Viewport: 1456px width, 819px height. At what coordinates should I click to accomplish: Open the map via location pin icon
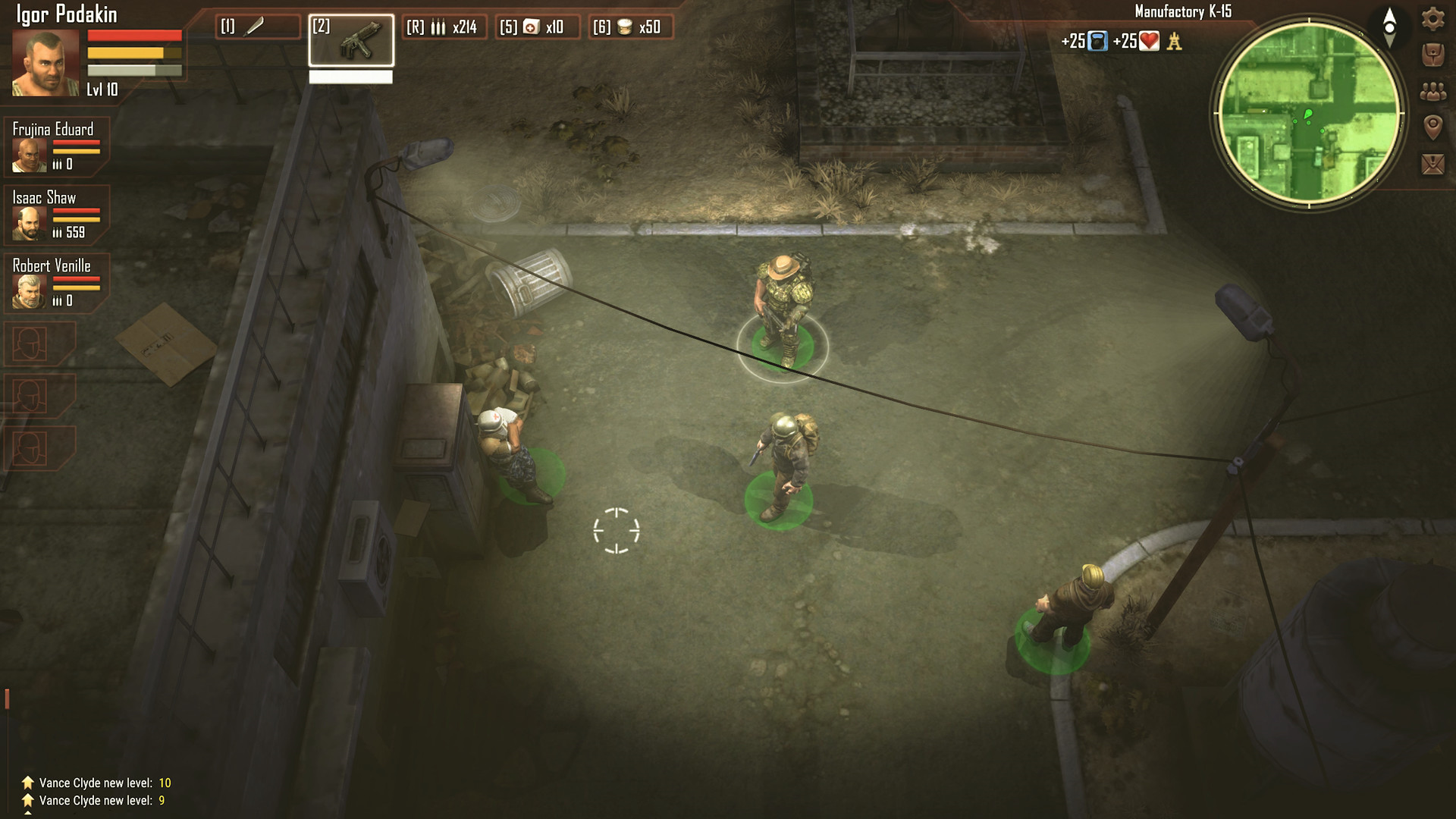pos(1432,127)
